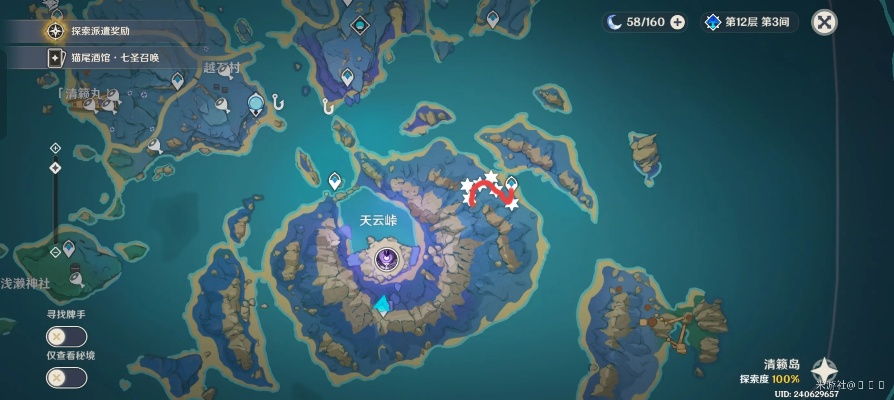Viewport: 894px width, 400px height.
Task: Select the waypoint on 浅濑神社 island
Action: [x=69, y=248]
